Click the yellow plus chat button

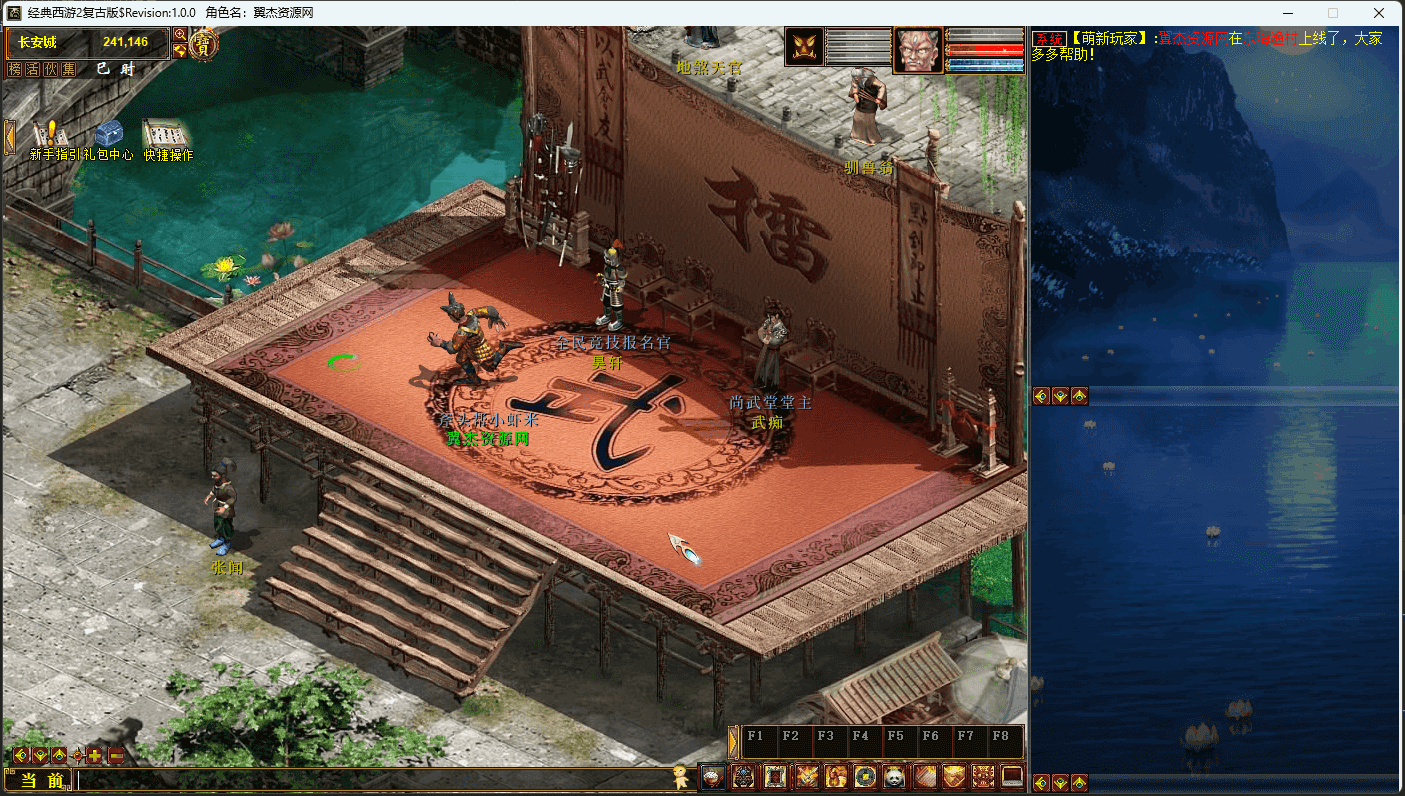point(95,755)
